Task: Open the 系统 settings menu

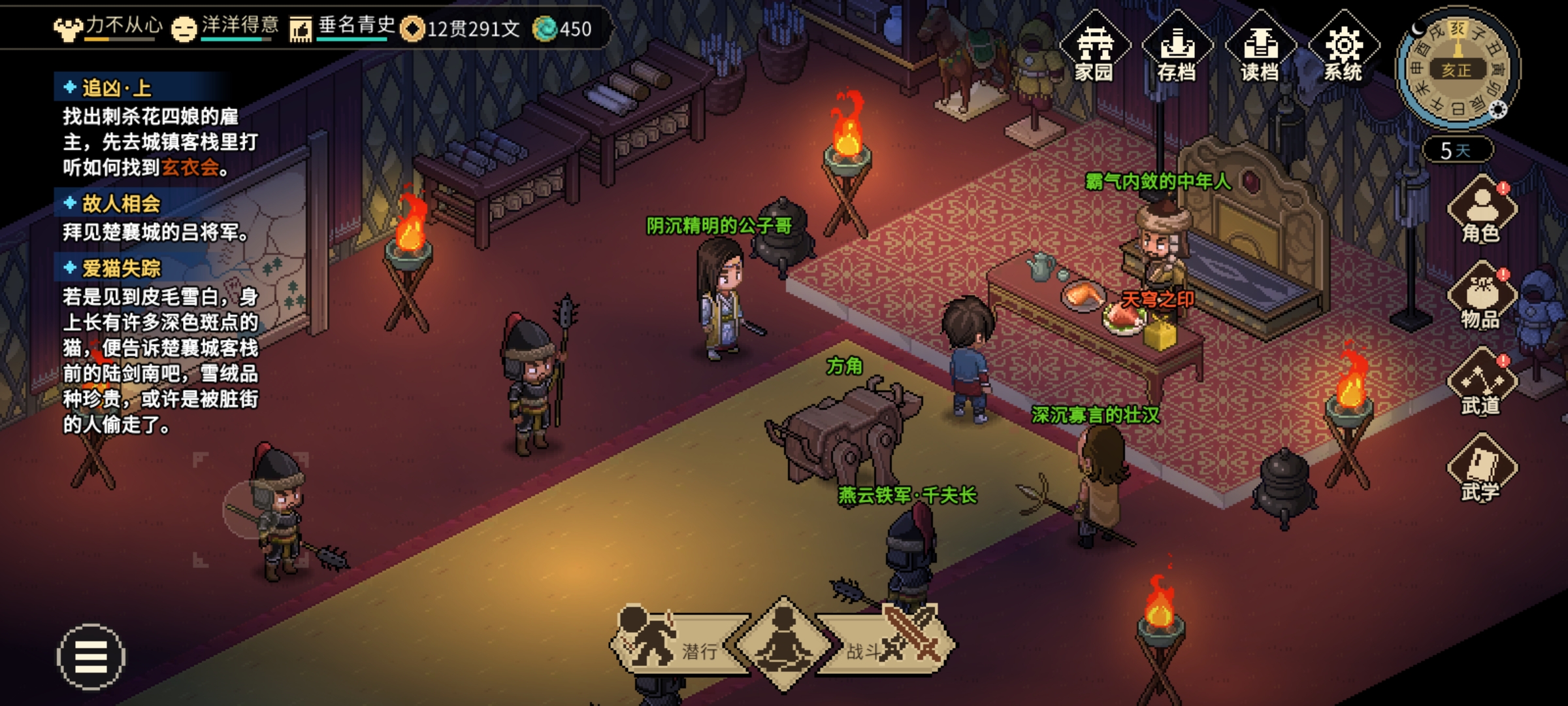Action: pyautogui.click(x=1343, y=49)
